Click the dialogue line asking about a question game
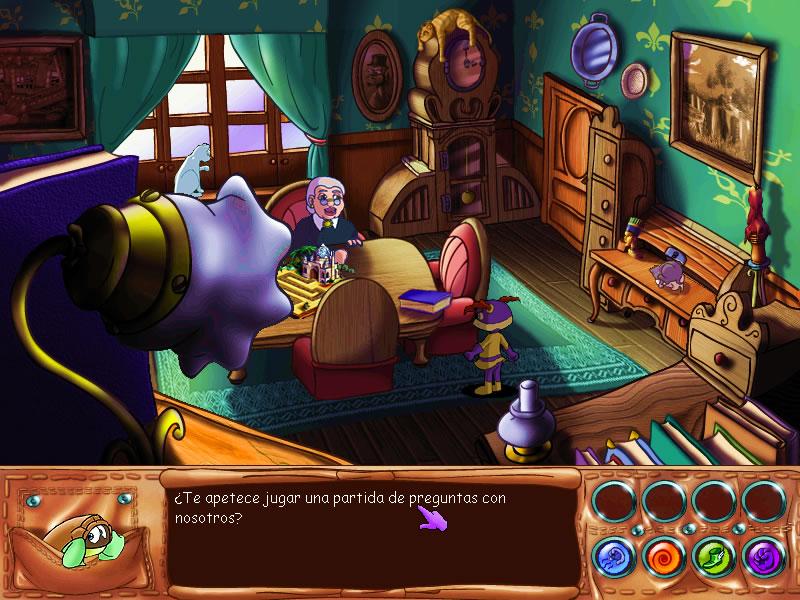800x600 pixels. point(340,508)
